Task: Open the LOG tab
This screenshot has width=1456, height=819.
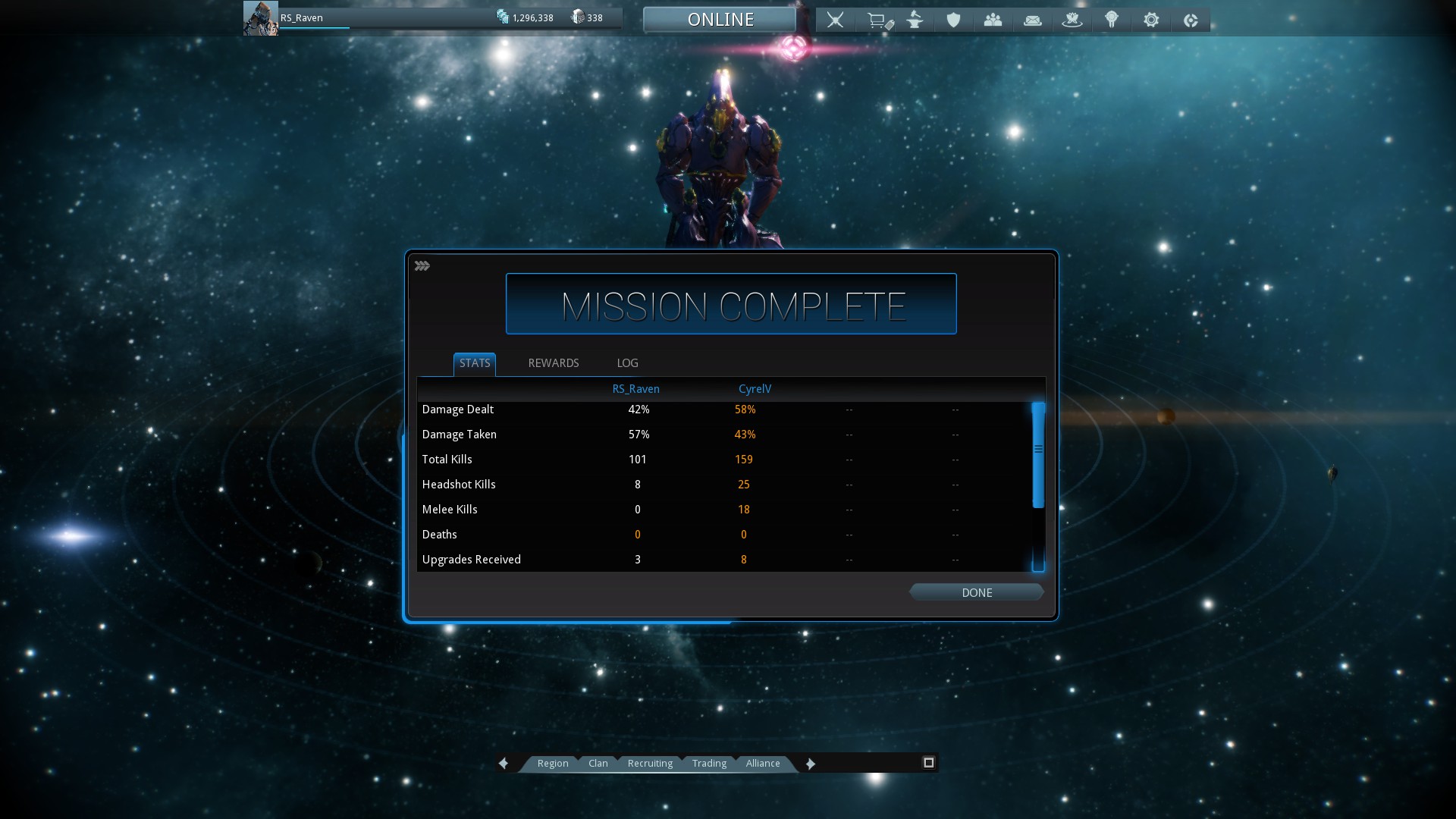Action: pos(627,363)
